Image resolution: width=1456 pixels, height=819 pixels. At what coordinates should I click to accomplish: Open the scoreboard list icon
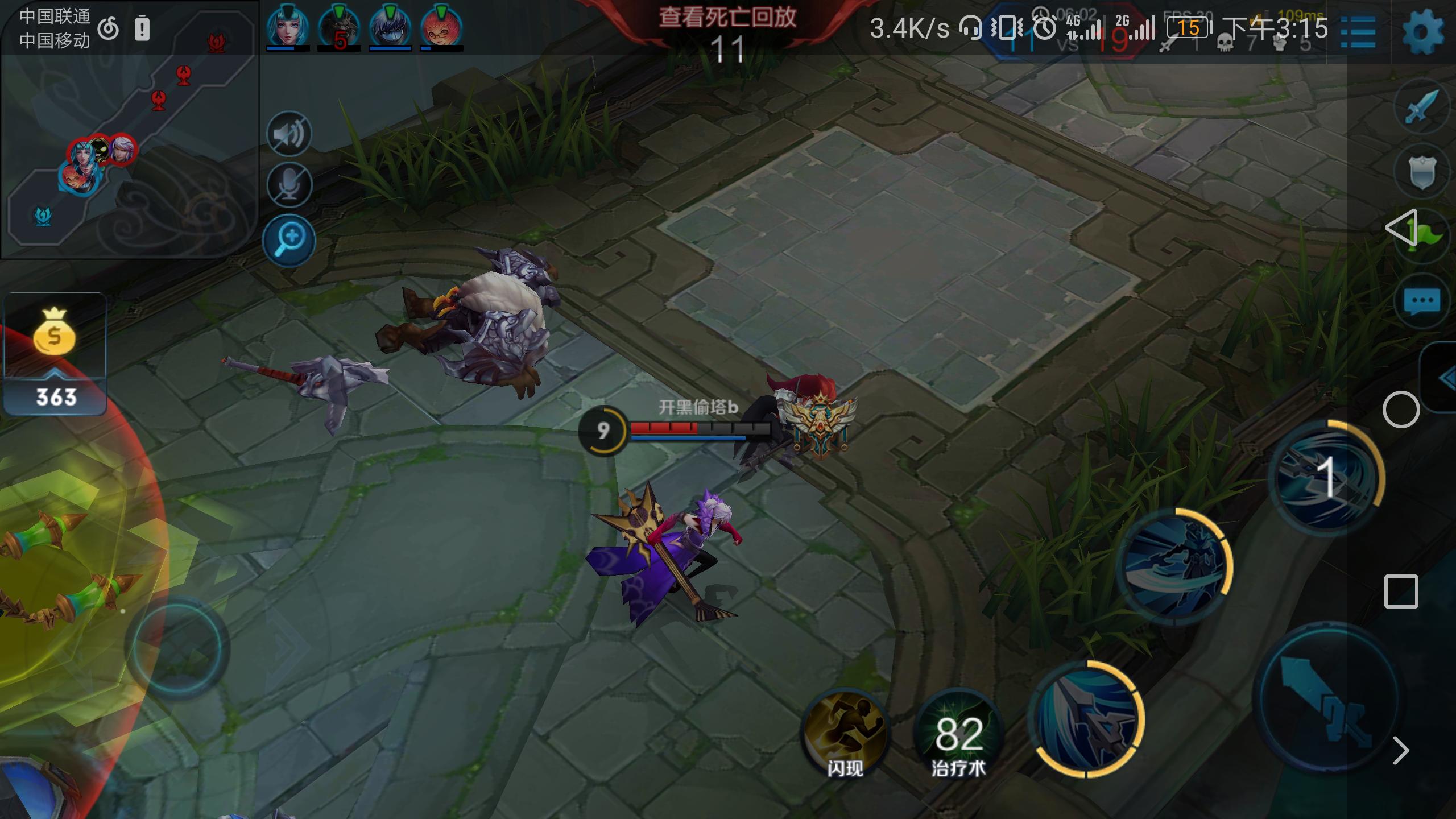[x=1358, y=32]
